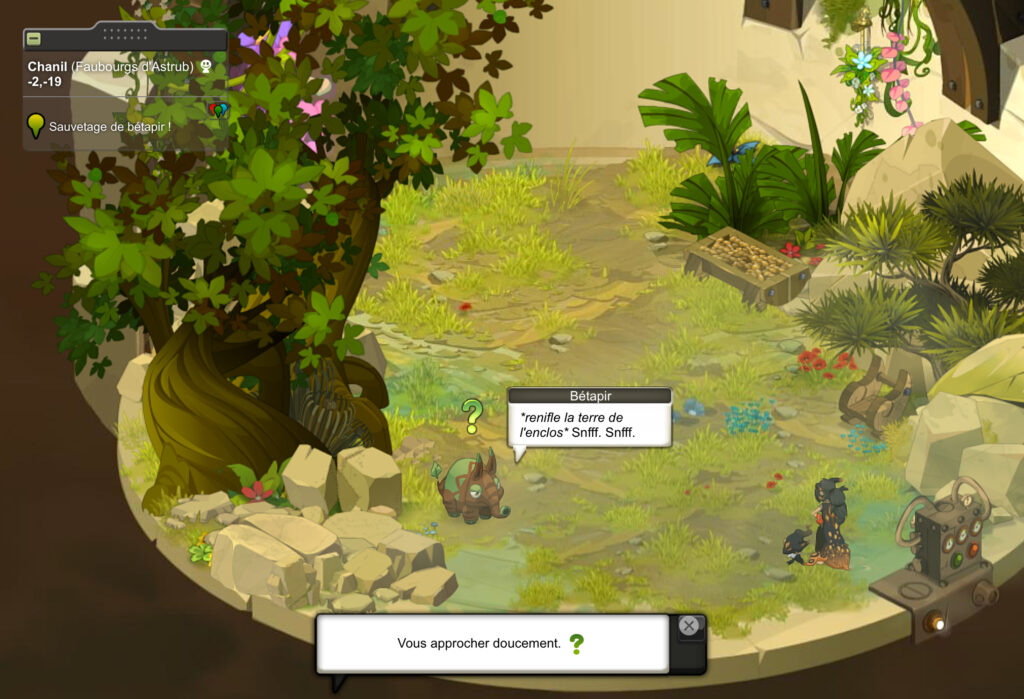
Task: Click the smiley face icon beside Faubourgs d'Astrub
Action: (207, 66)
